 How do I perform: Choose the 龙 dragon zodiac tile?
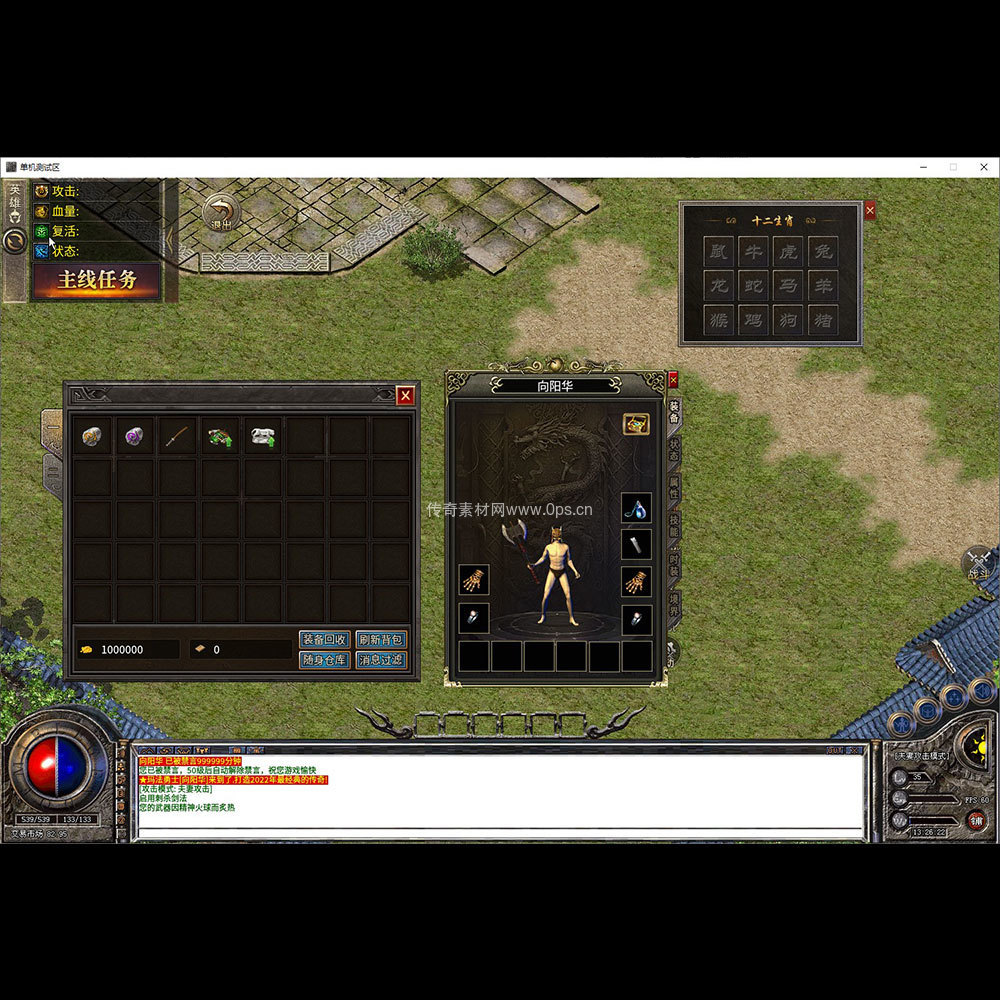pyautogui.click(x=718, y=286)
